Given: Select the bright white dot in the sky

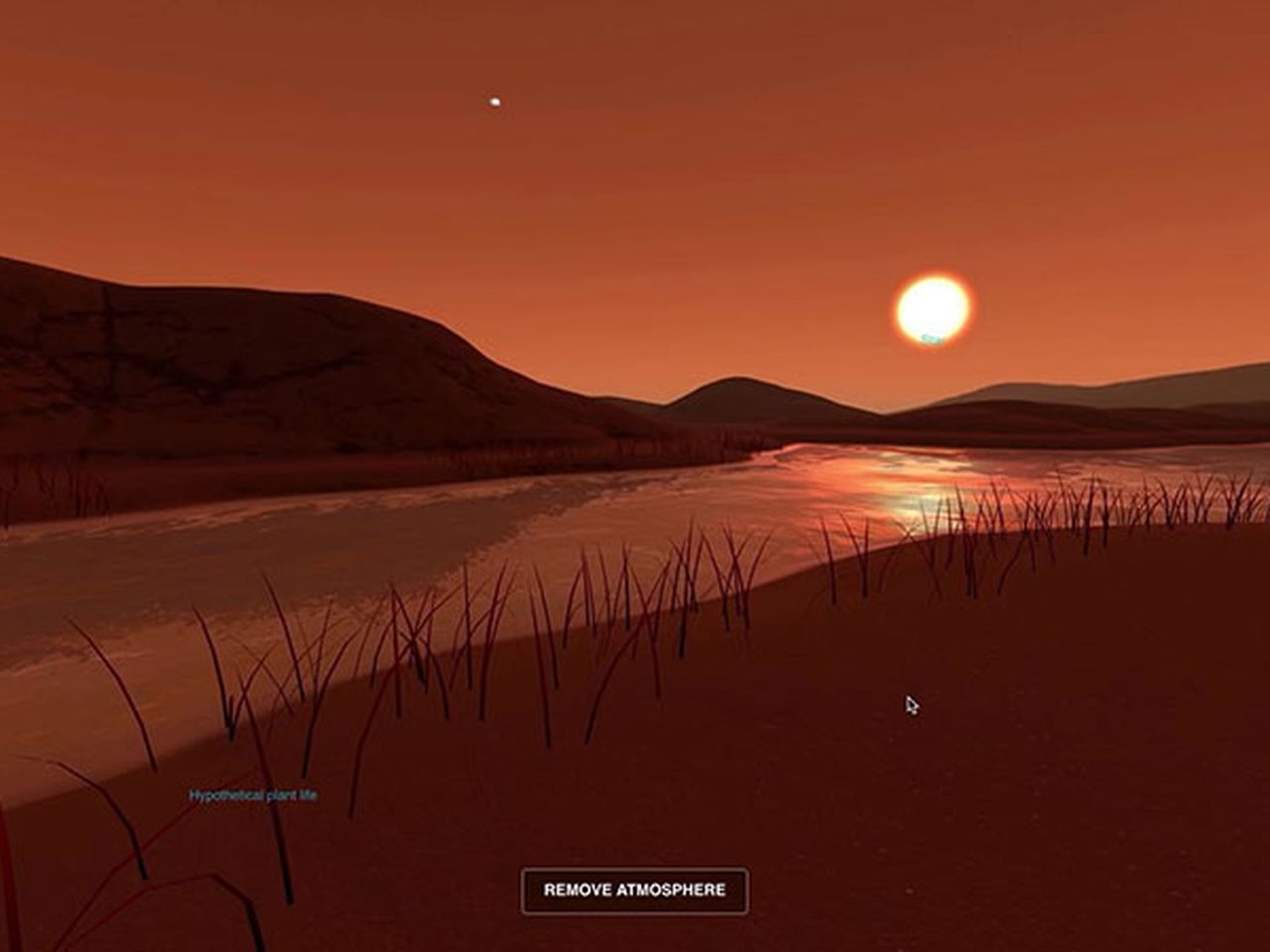Looking at the screenshot, I should (492, 100).
